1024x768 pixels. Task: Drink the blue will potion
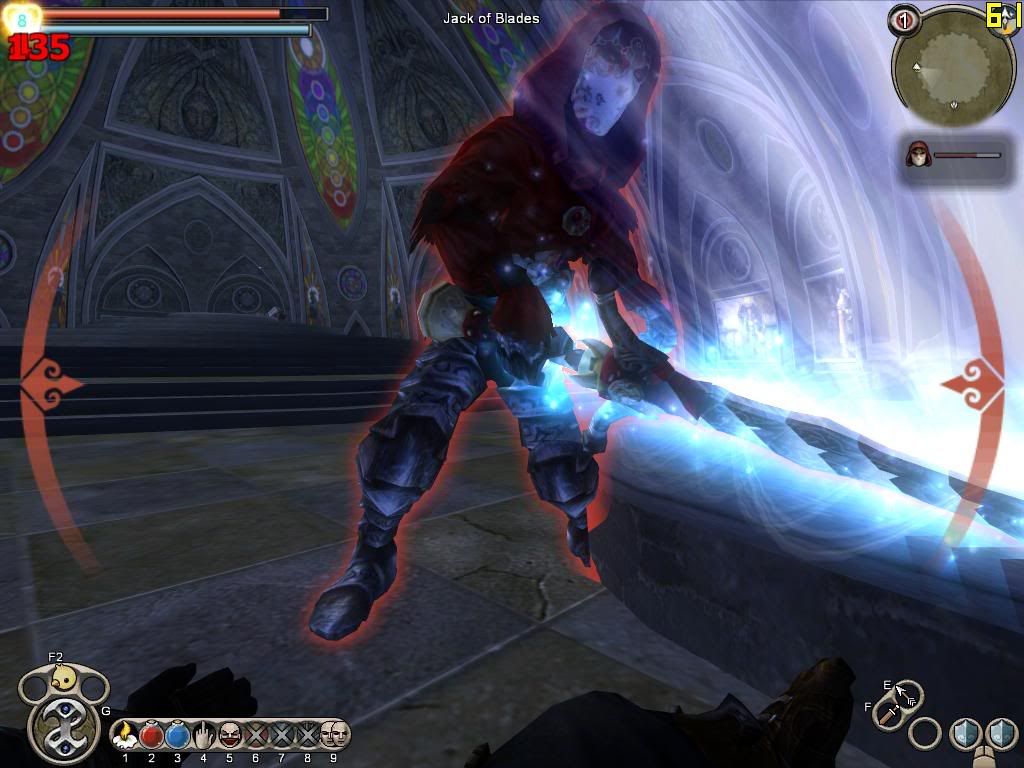point(178,735)
